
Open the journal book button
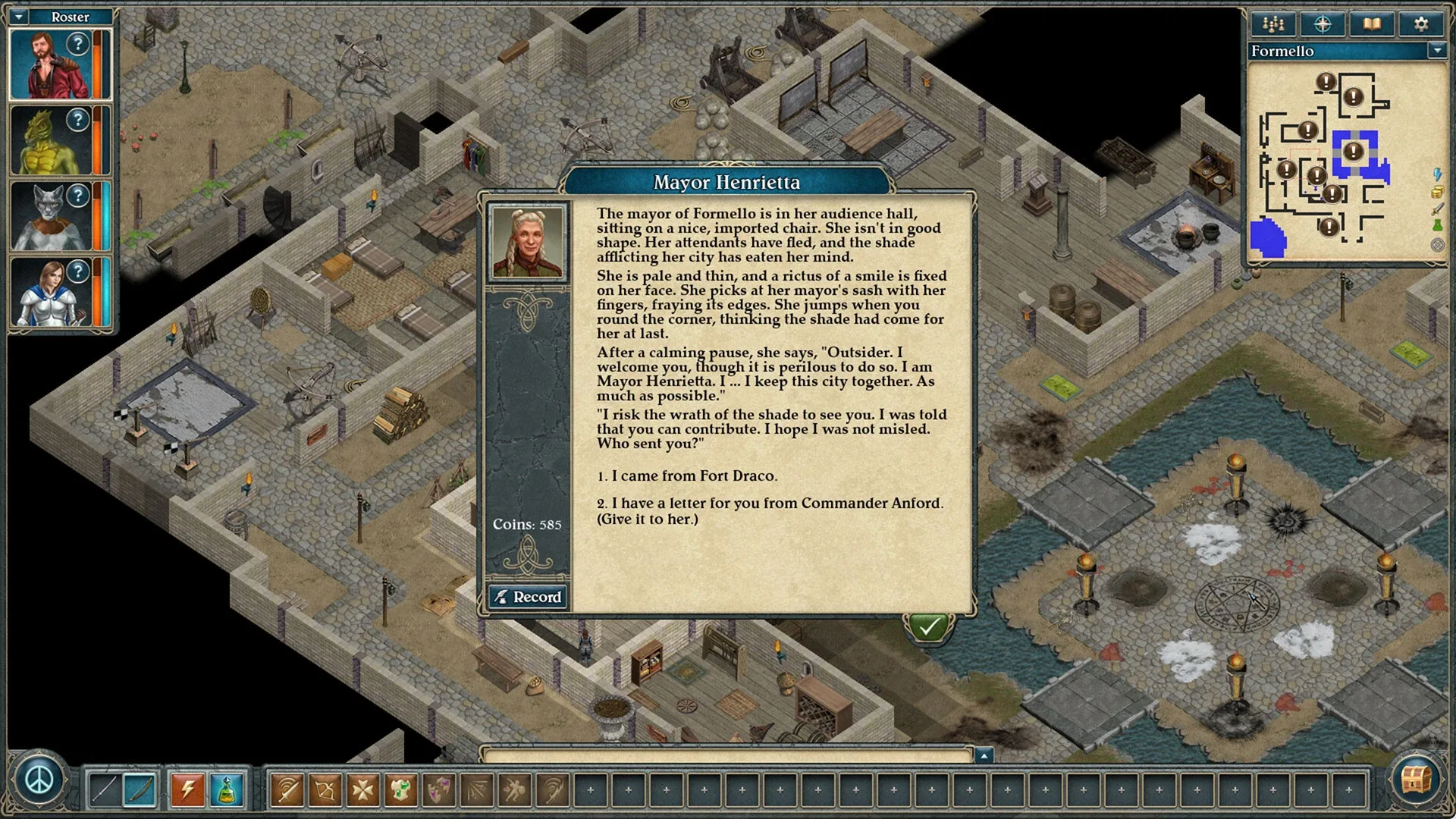pos(1372,24)
